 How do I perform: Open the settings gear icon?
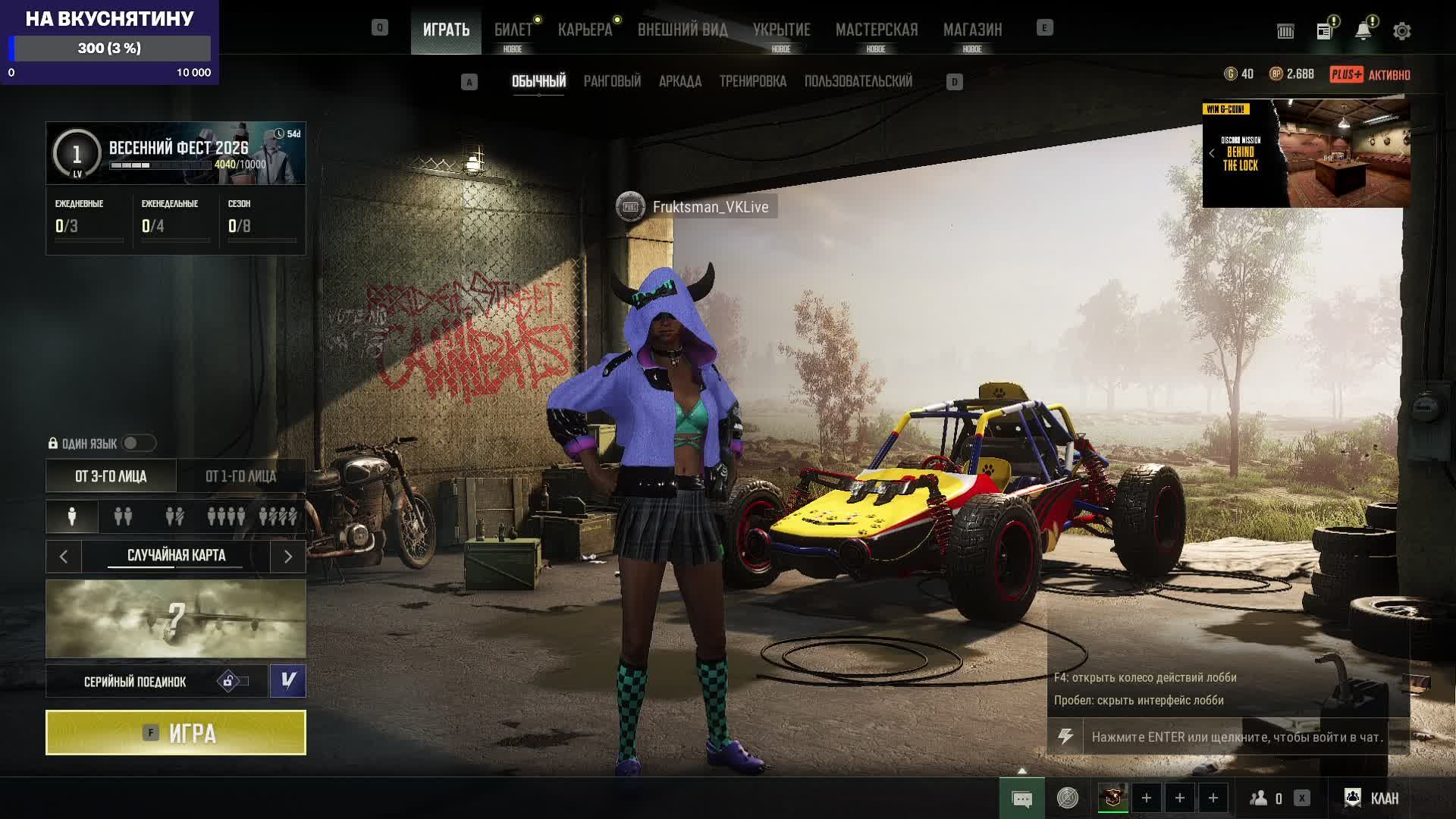pyautogui.click(x=1401, y=31)
